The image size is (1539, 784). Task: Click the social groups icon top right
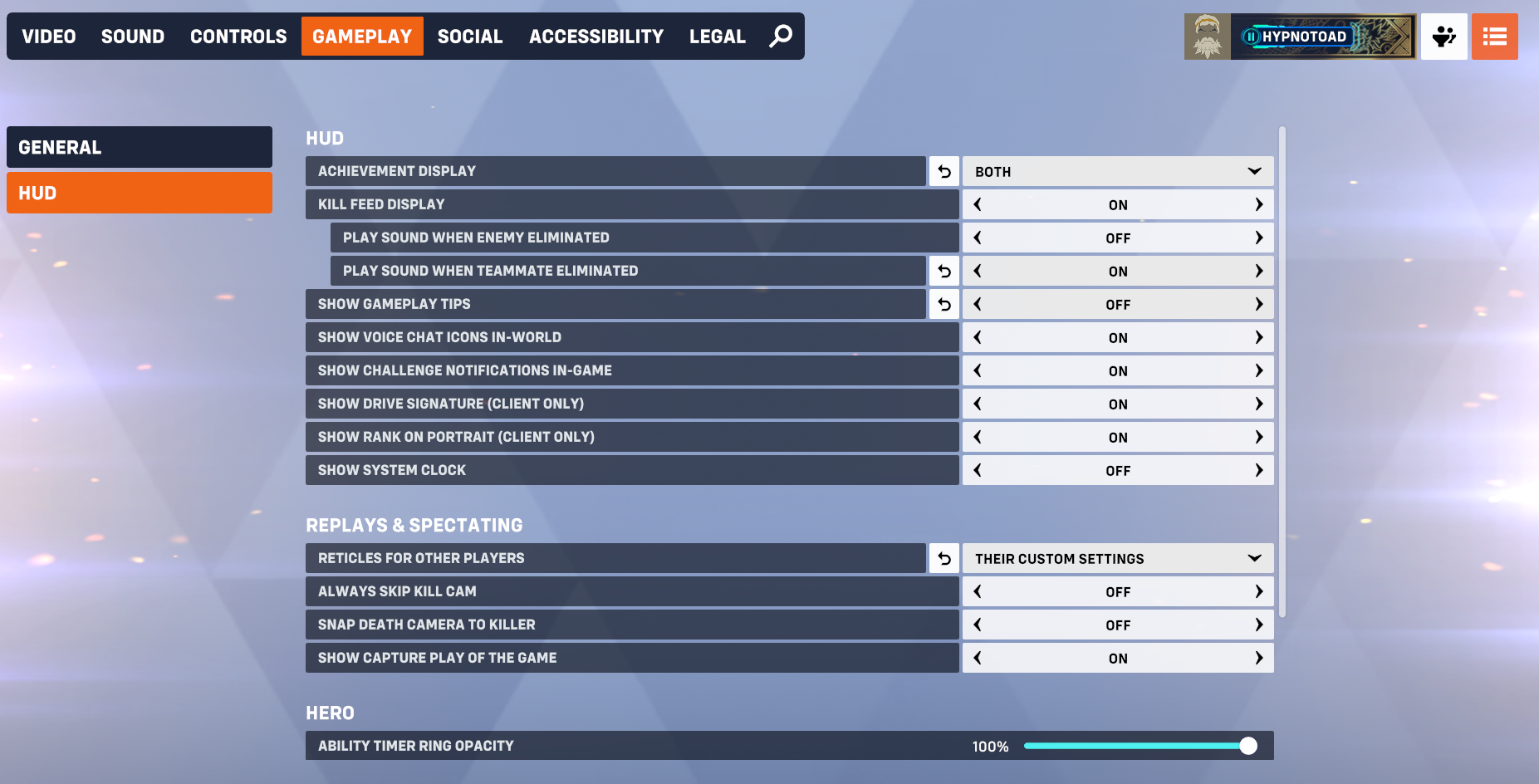(x=1443, y=36)
